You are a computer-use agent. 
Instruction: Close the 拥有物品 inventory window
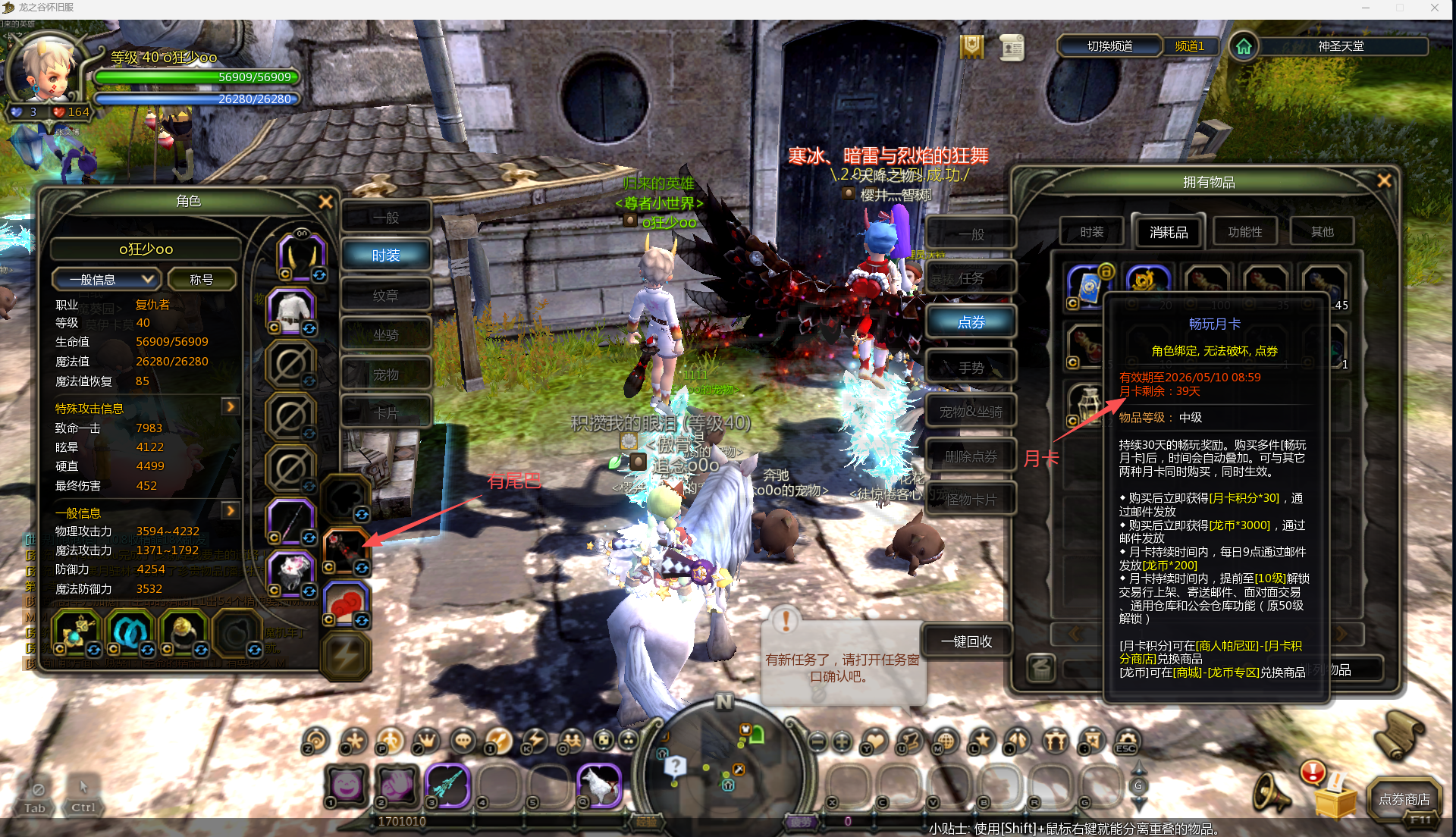(1384, 181)
